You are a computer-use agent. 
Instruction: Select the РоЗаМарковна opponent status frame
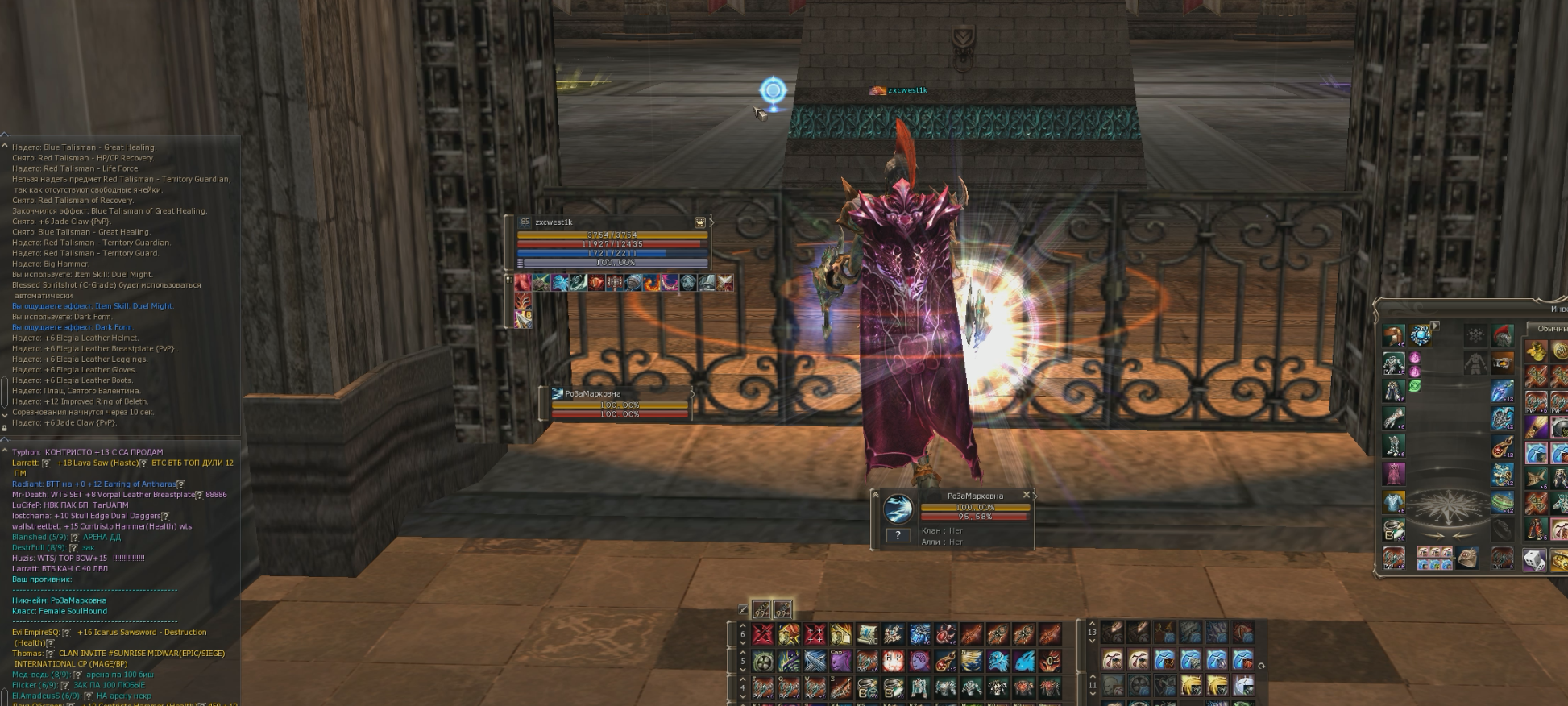pyautogui.click(x=619, y=403)
